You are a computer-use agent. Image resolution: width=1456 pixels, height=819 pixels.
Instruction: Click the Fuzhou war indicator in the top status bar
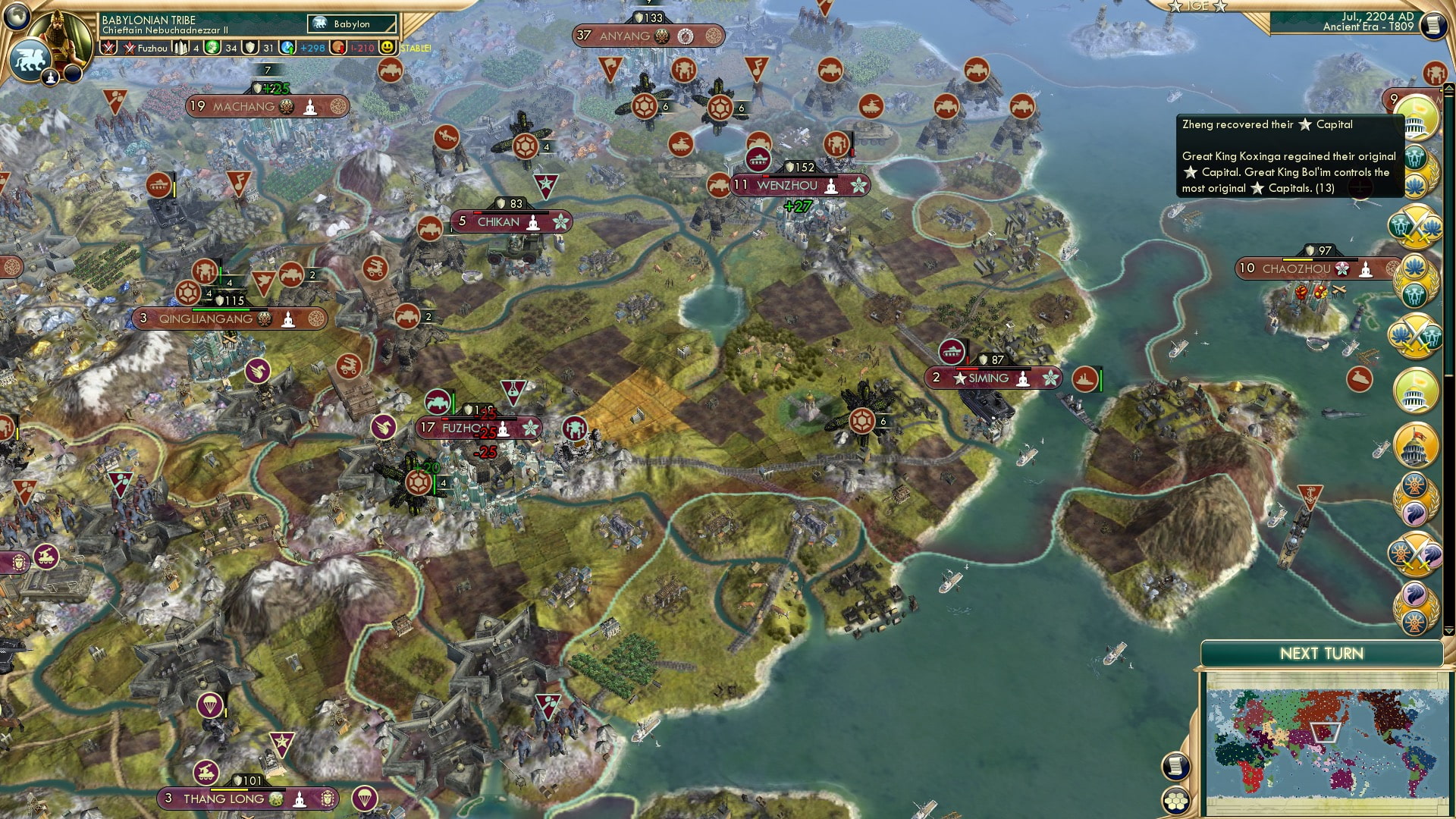point(129,49)
